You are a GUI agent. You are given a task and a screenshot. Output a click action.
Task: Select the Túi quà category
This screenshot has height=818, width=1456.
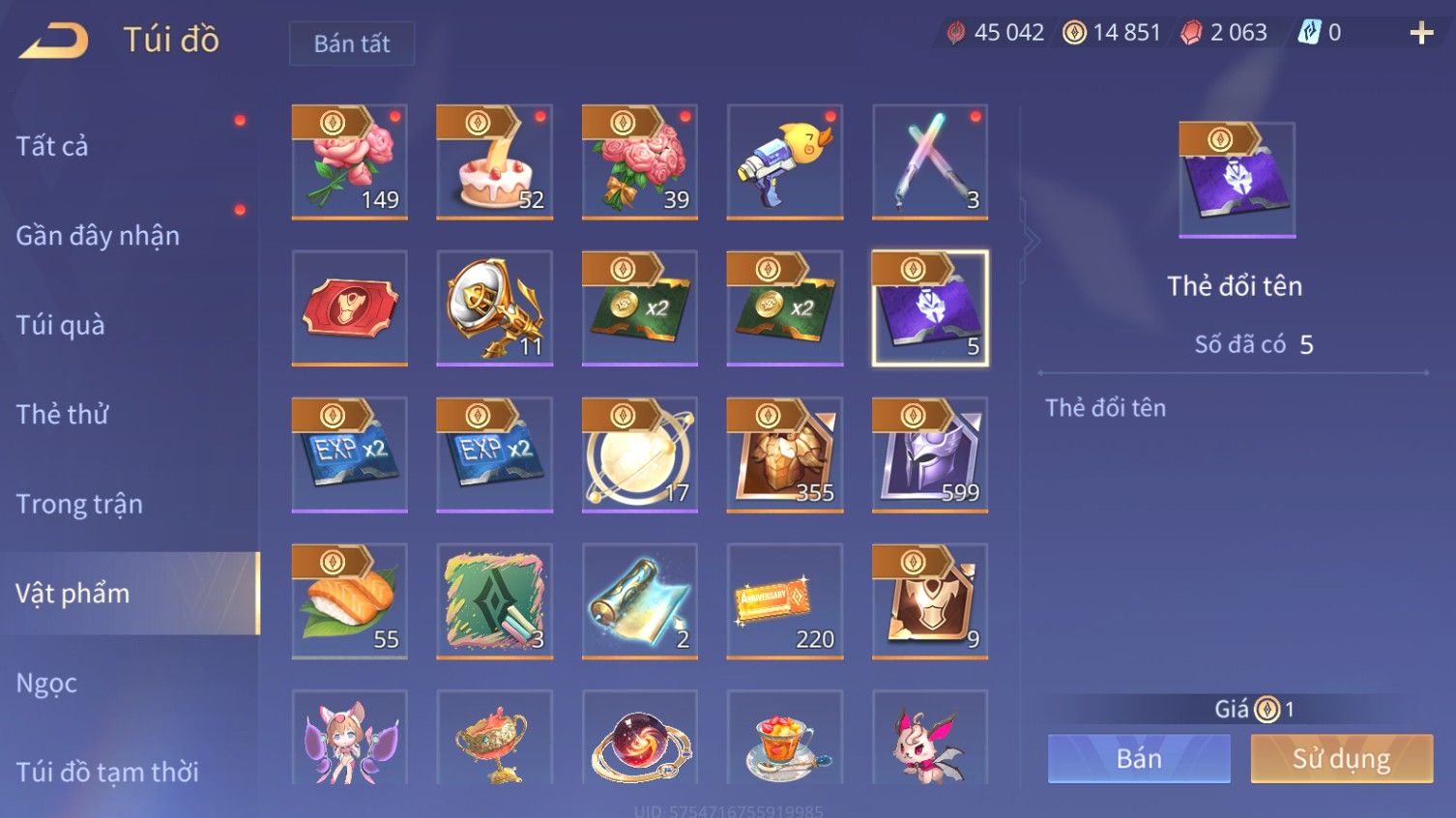click(x=60, y=325)
